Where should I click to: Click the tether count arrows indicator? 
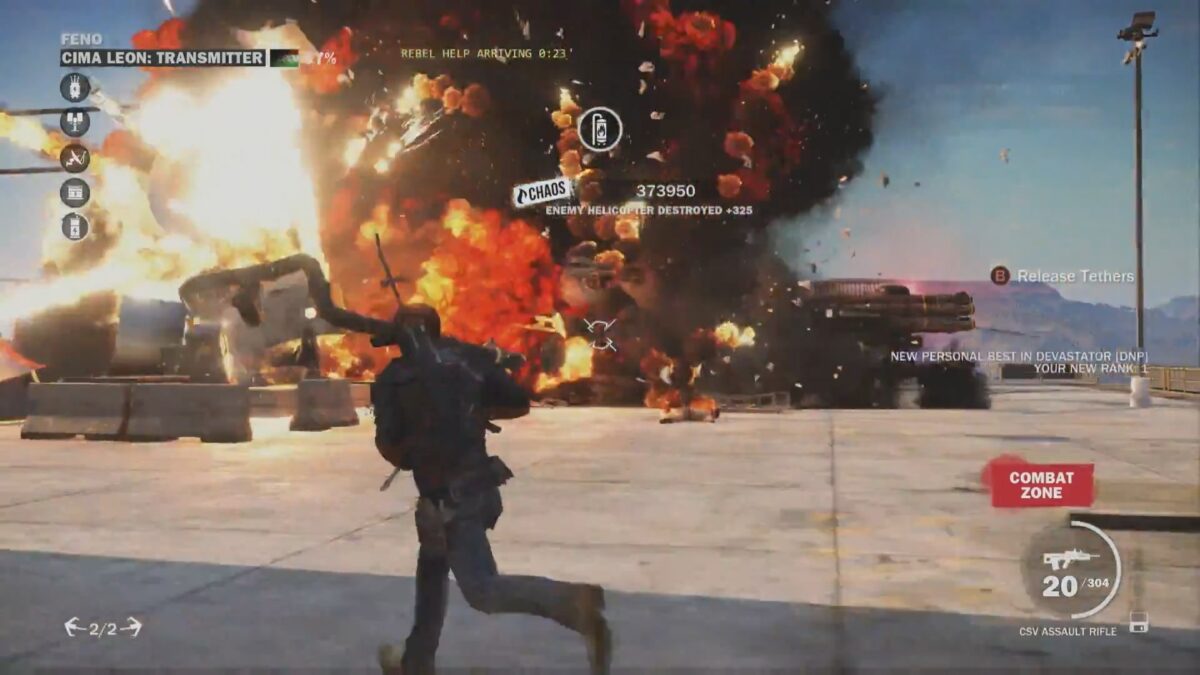103,628
